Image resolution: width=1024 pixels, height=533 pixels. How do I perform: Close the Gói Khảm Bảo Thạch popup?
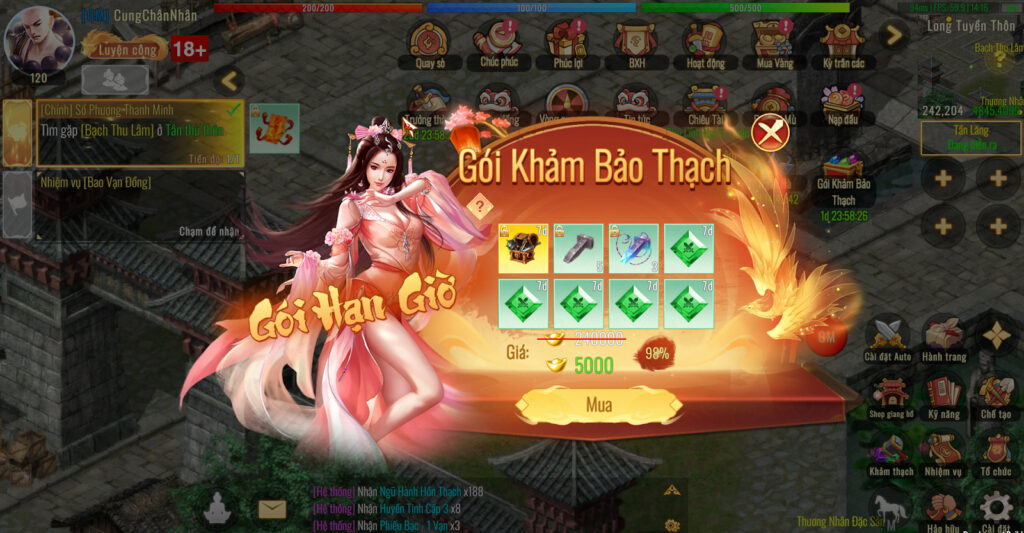tap(770, 132)
